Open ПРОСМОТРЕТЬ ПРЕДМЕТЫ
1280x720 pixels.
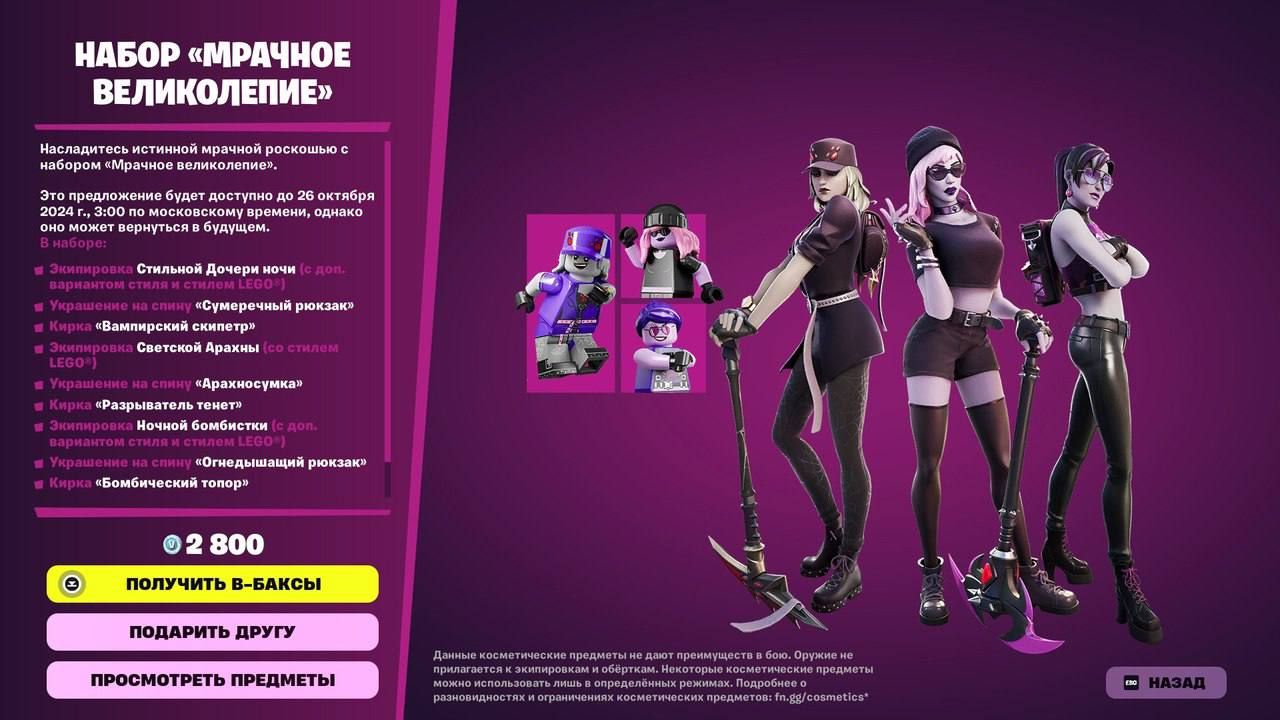pos(211,678)
